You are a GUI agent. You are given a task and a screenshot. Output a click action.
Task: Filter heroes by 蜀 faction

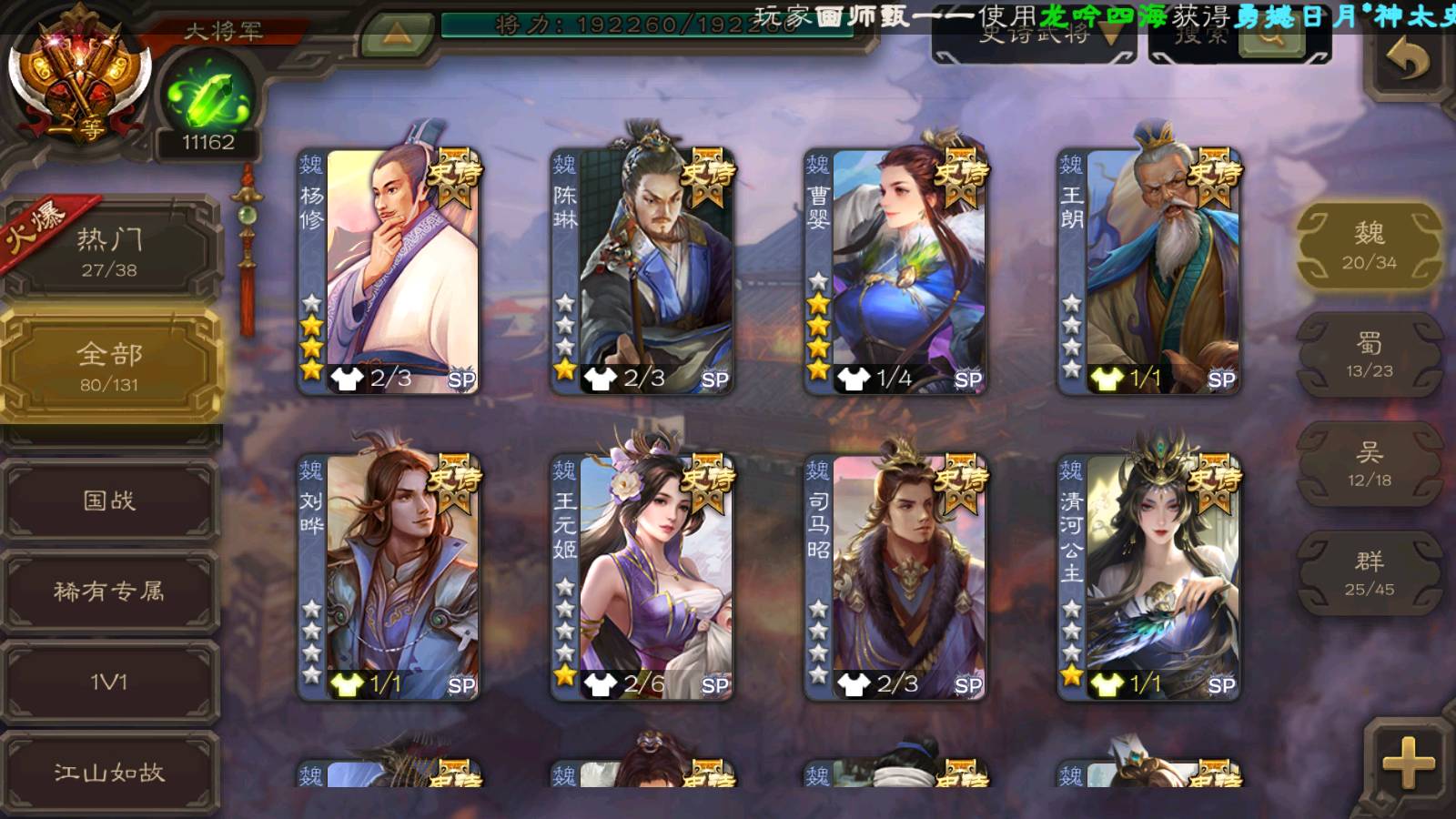click(x=1369, y=355)
